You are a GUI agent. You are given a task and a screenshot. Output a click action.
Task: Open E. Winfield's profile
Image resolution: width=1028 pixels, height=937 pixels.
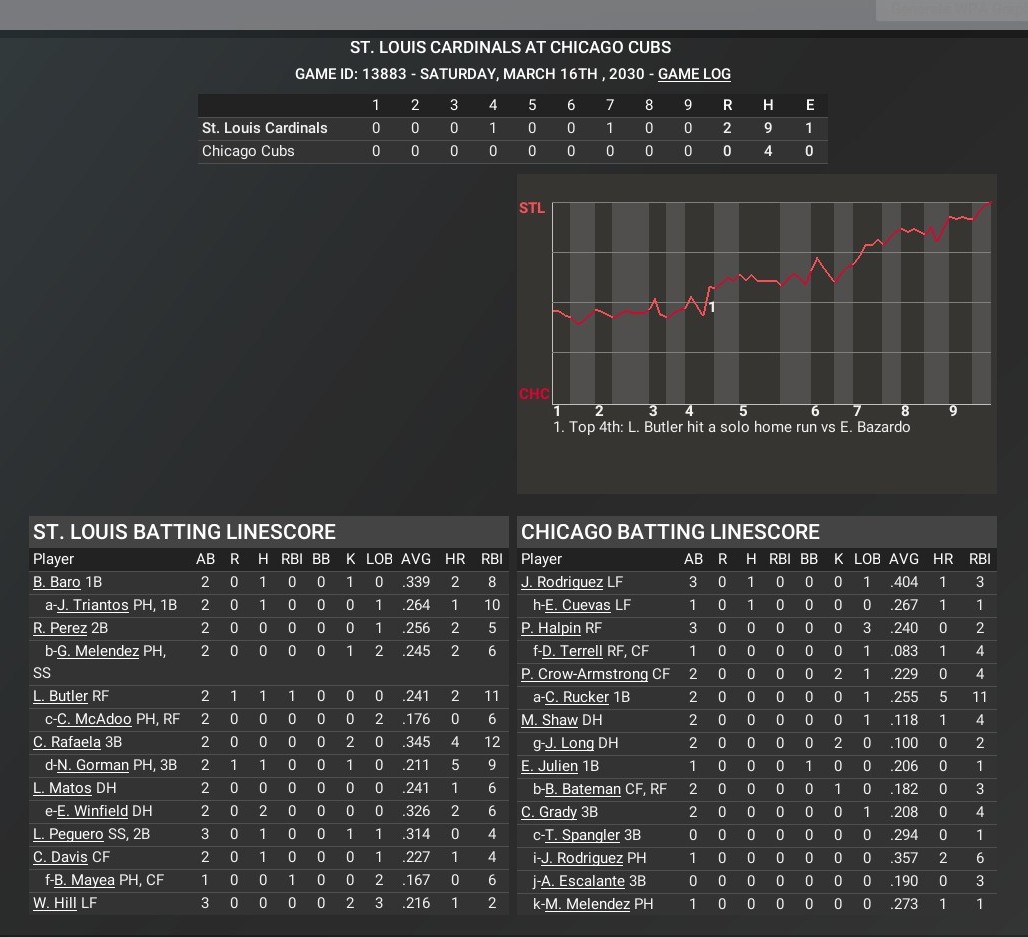click(92, 811)
